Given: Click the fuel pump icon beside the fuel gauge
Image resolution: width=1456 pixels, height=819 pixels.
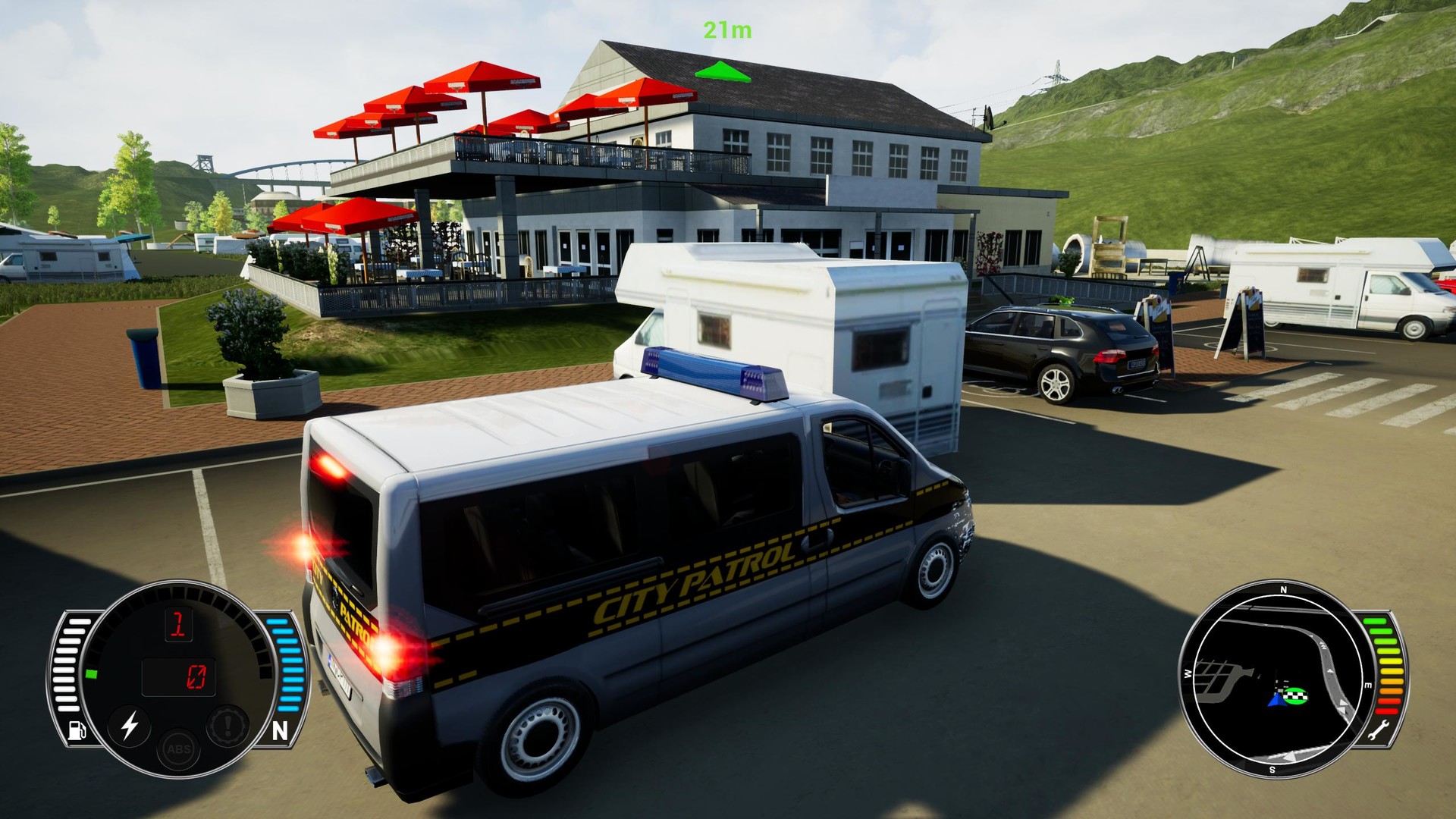Looking at the screenshot, I should [x=77, y=730].
